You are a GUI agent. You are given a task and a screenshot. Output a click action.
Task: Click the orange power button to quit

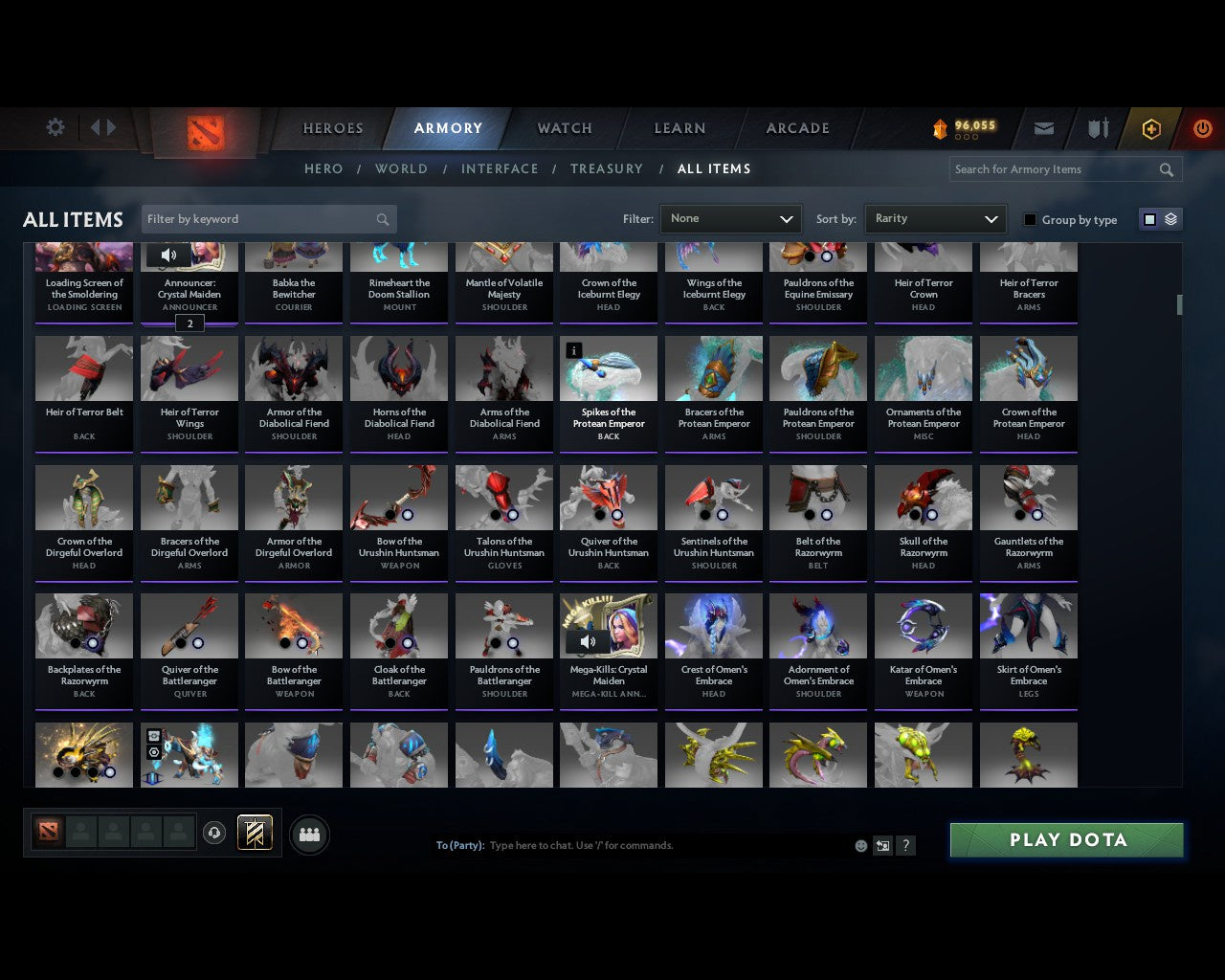pyautogui.click(x=1202, y=127)
